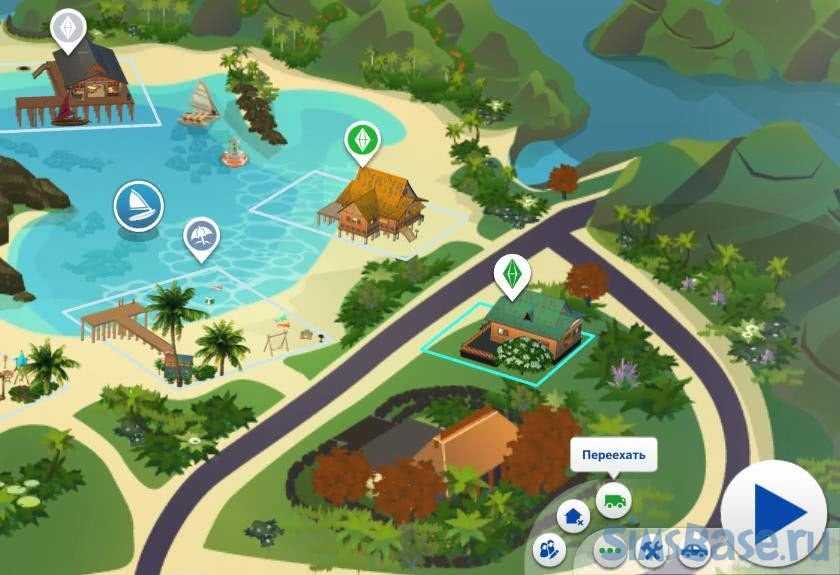Select the beach umbrella lot marker

(202, 237)
